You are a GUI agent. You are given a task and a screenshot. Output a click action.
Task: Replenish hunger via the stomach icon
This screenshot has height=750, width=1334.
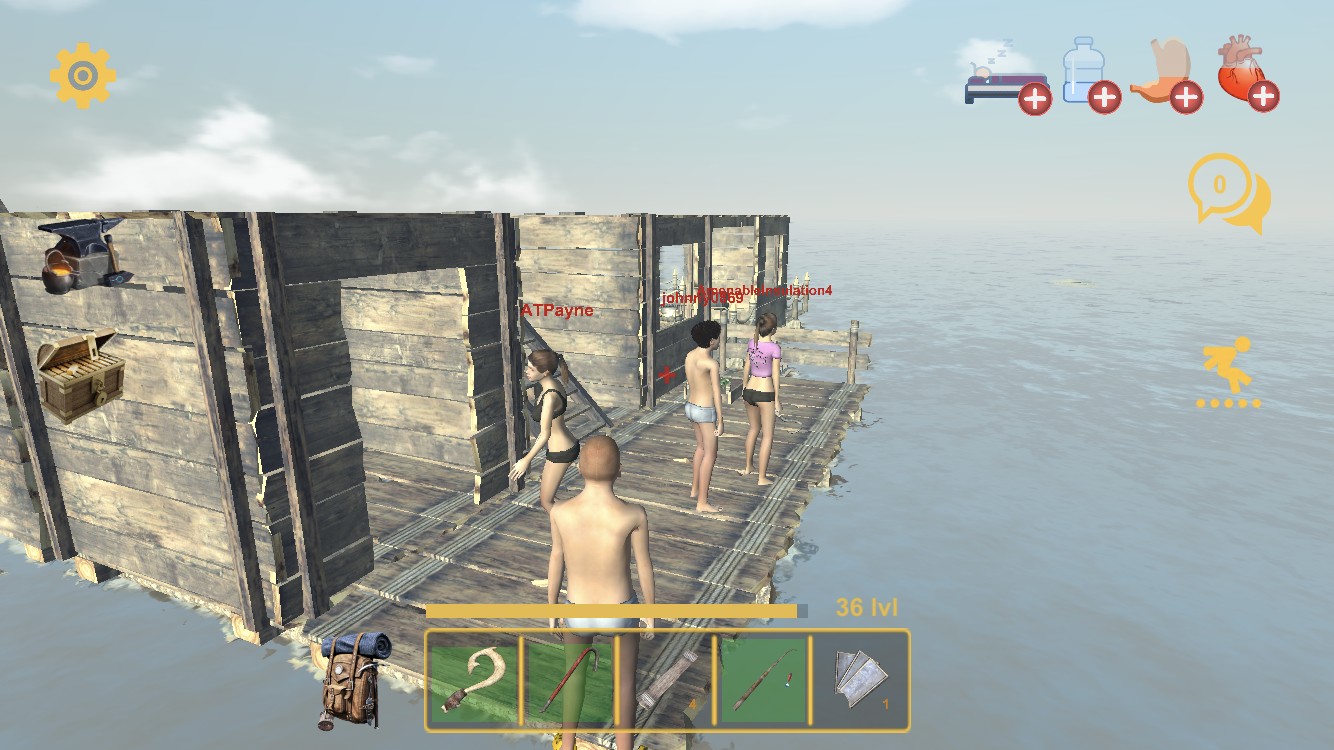coord(1165,75)
